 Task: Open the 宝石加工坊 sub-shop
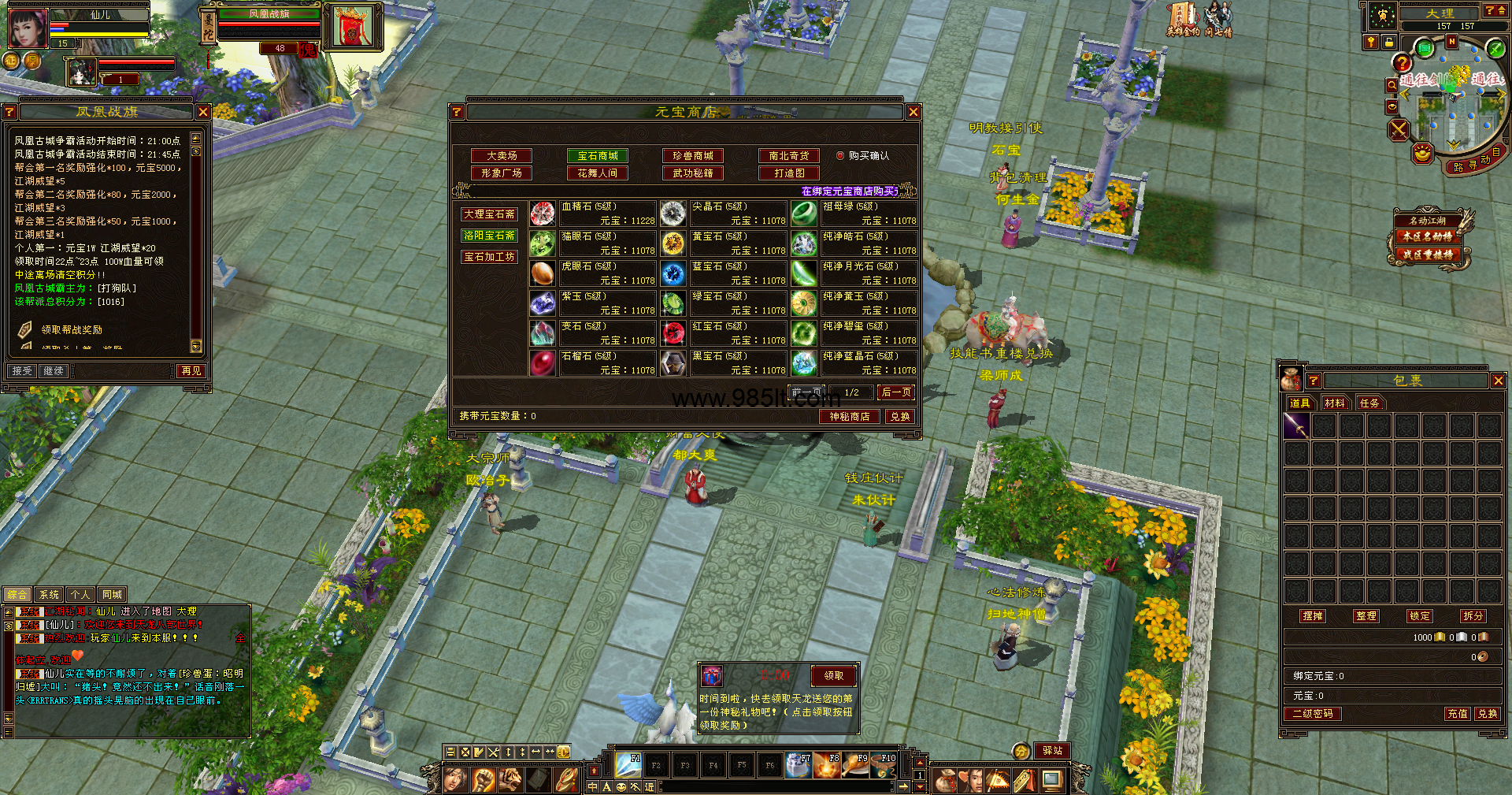click(x=489, y=257)
